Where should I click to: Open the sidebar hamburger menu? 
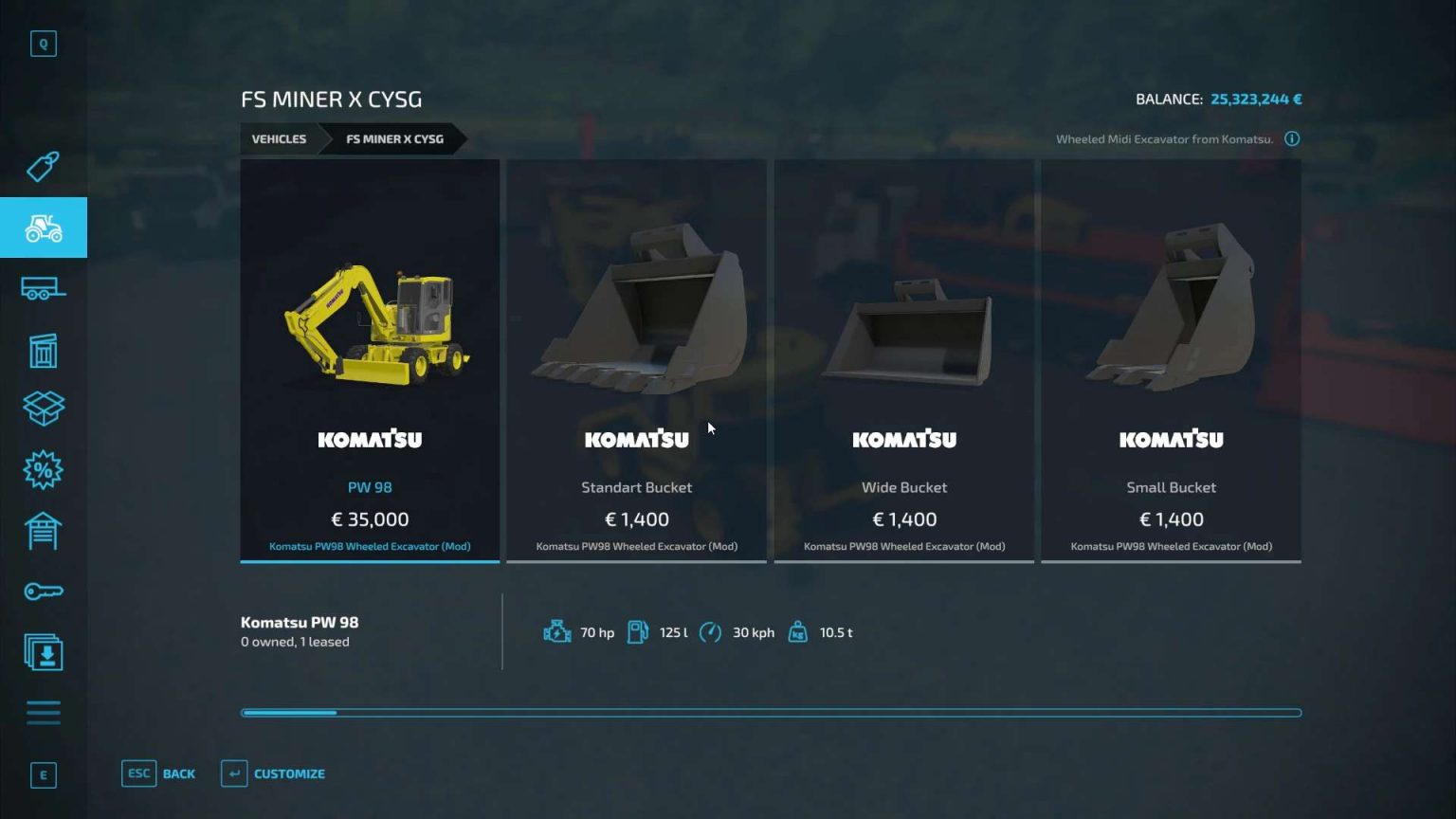(44, 712)
